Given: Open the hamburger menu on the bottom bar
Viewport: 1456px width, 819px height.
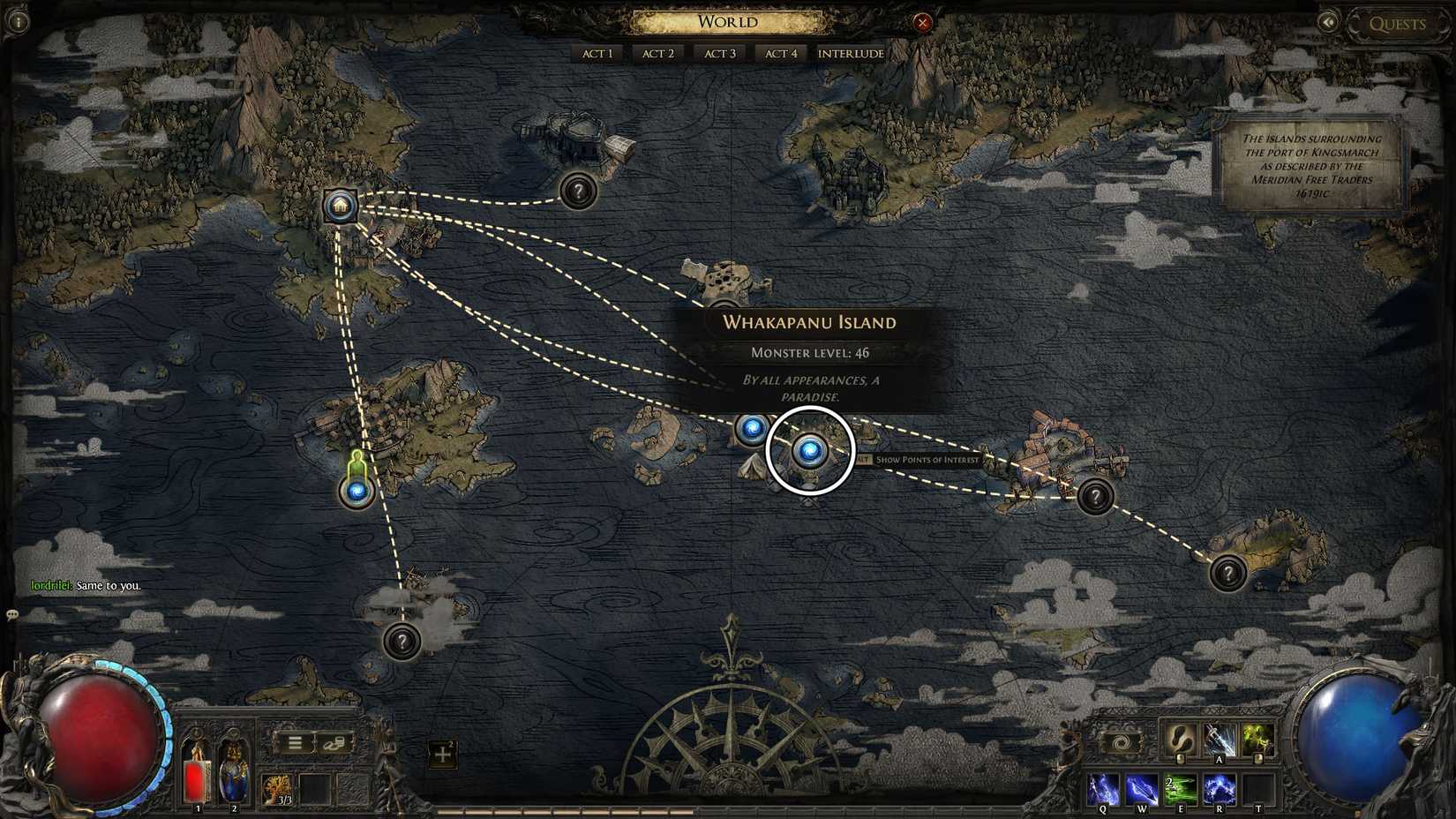Looking at the screenshot, I should coord(296,744).
